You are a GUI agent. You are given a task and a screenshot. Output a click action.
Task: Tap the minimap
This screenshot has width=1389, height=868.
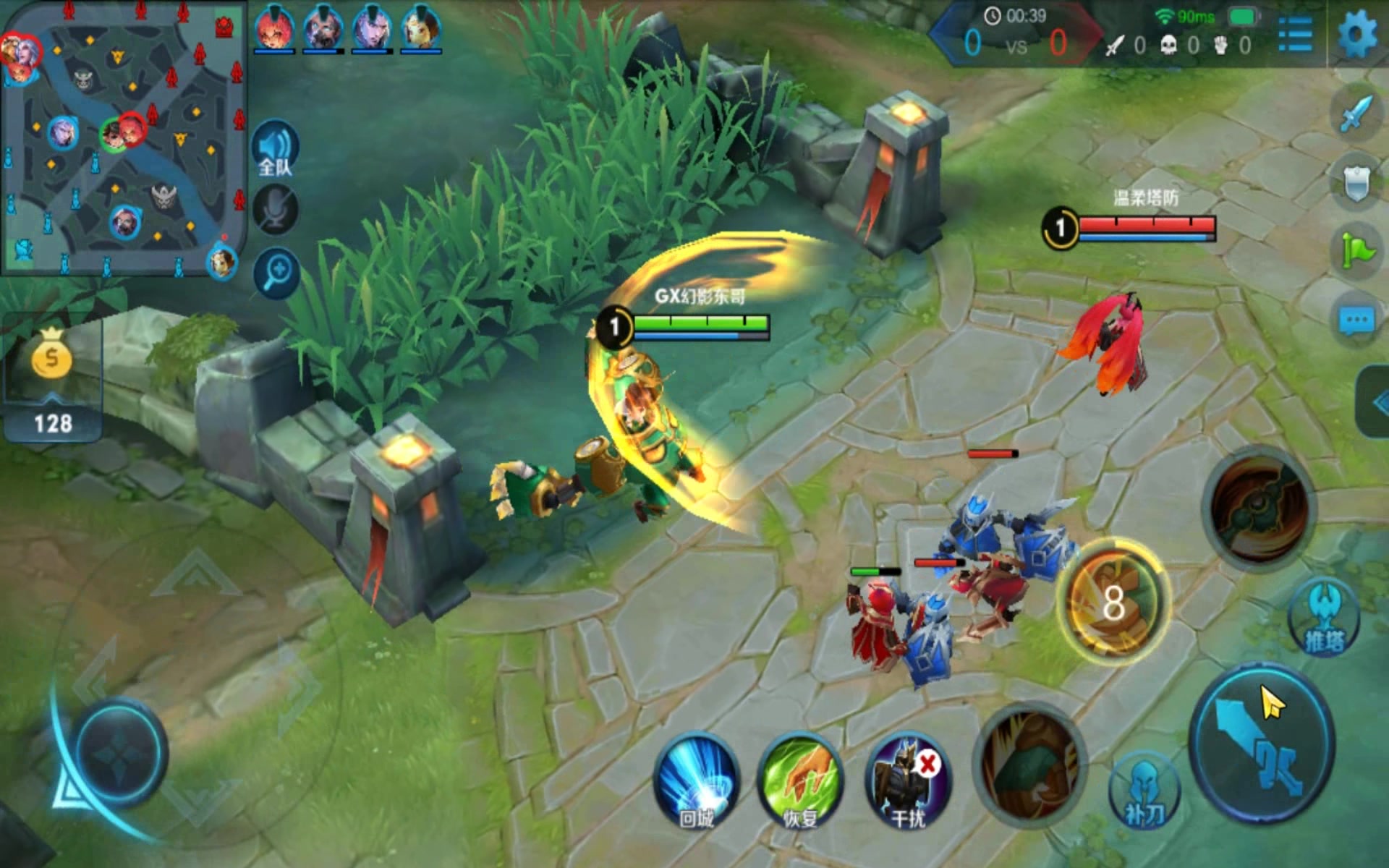(x=123, y=137)
